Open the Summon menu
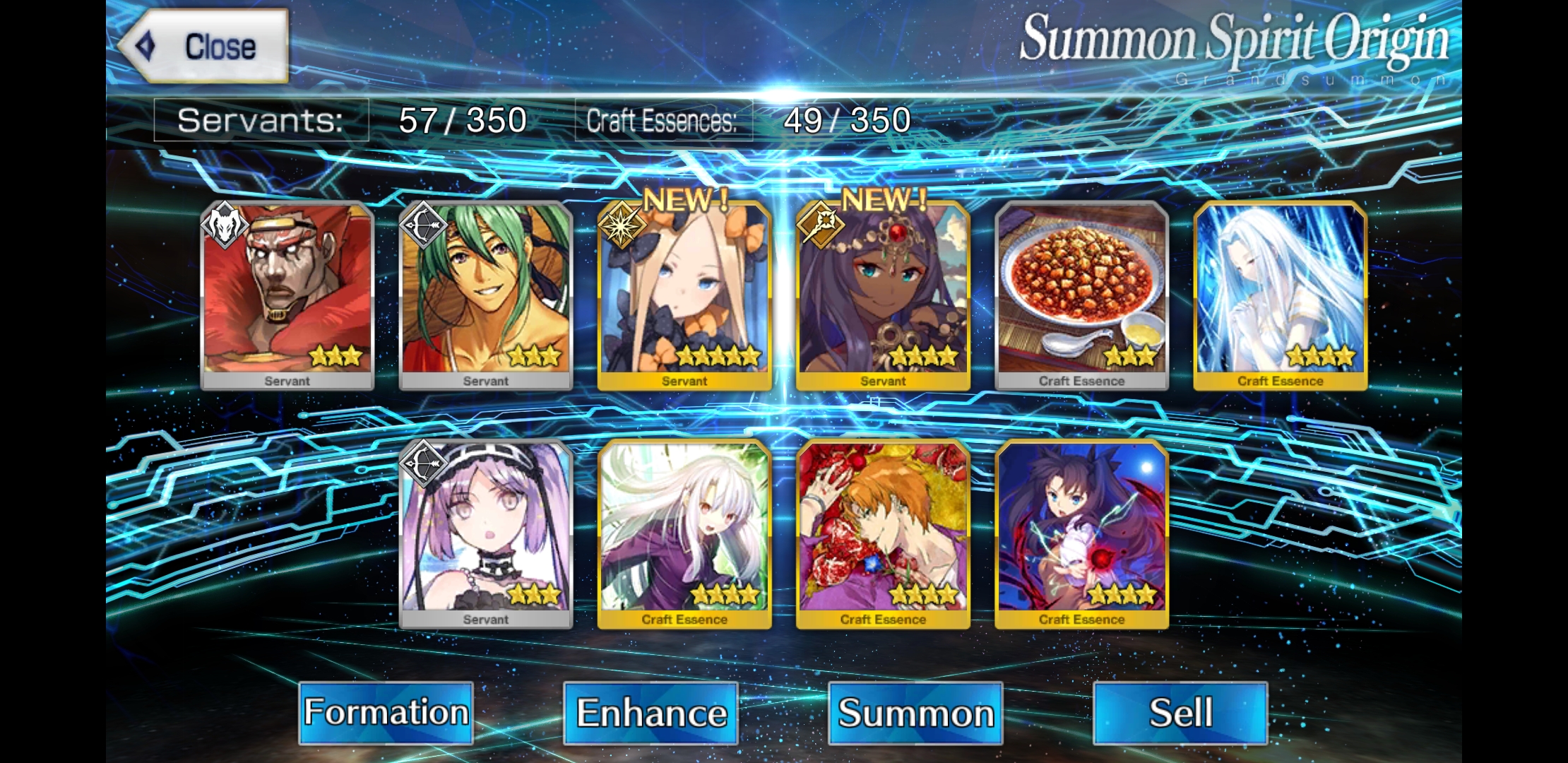Screen dimensions: 1568x763 915,713
